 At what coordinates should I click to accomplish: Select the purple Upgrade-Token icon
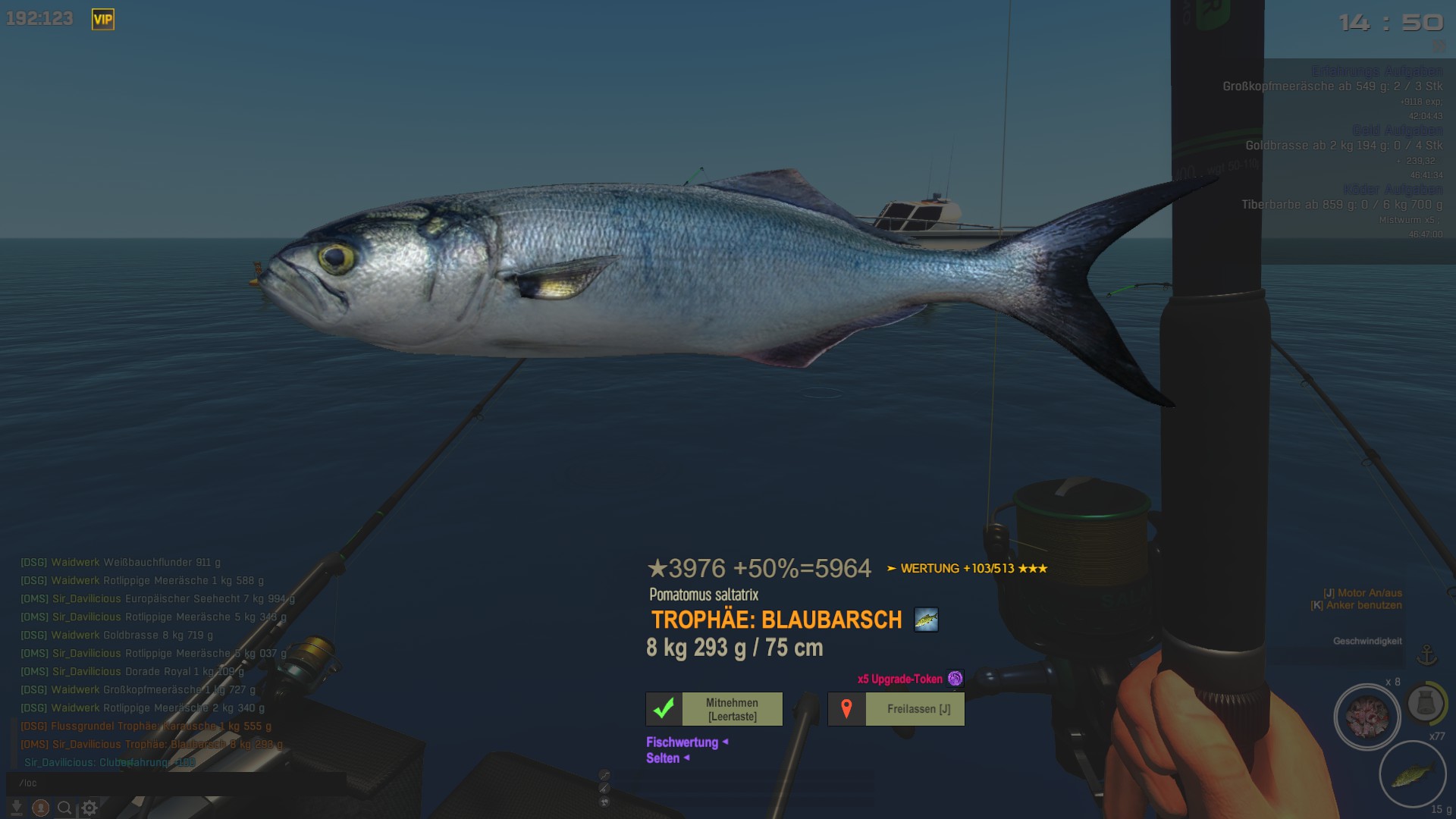click(955, 679)
